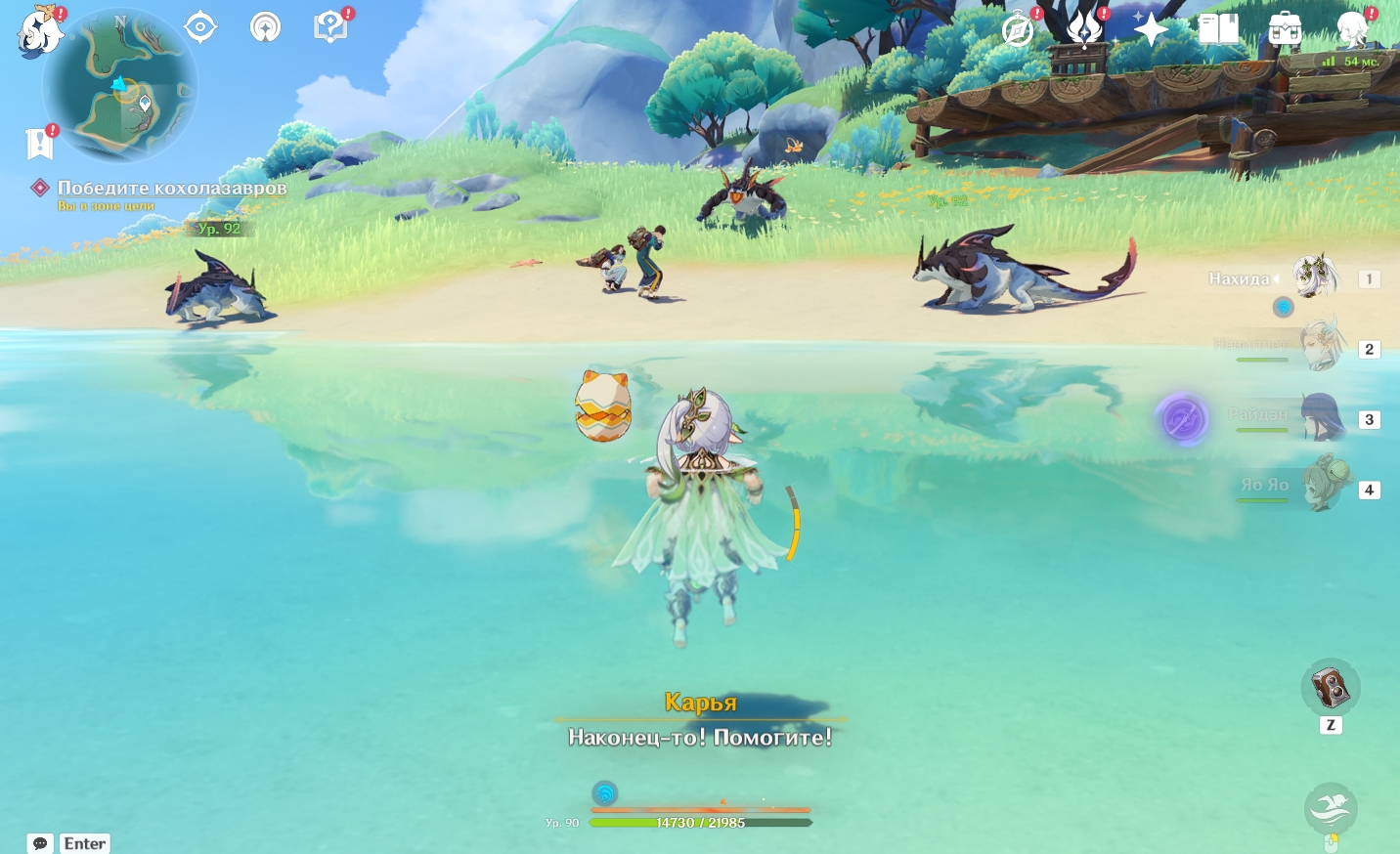This screenshot has height=854, width=1400.
Task: Open the question-mark book tutorial icon
Action: pos(330,27)
